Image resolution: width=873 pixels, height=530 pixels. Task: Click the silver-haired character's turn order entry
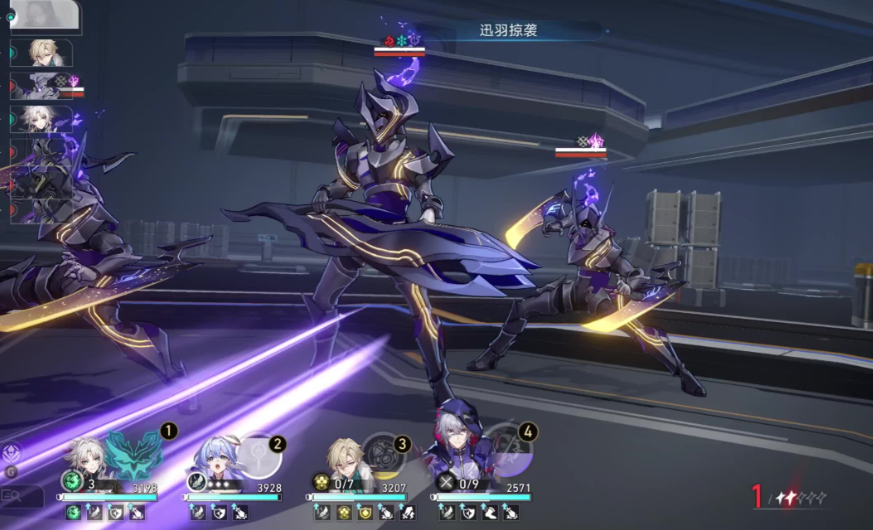click(x=40, y=117)
